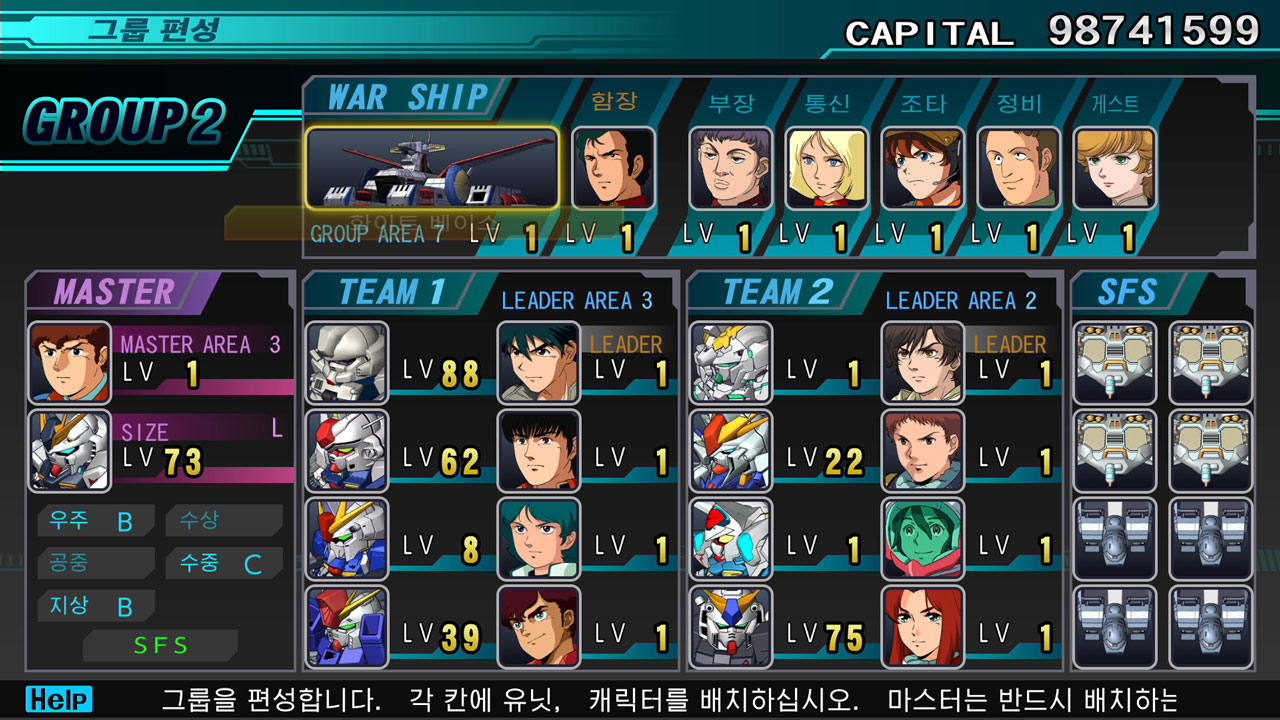
Task: Choose the maintenance (정비) crew portrait
Action: [x=1018, y=168]
